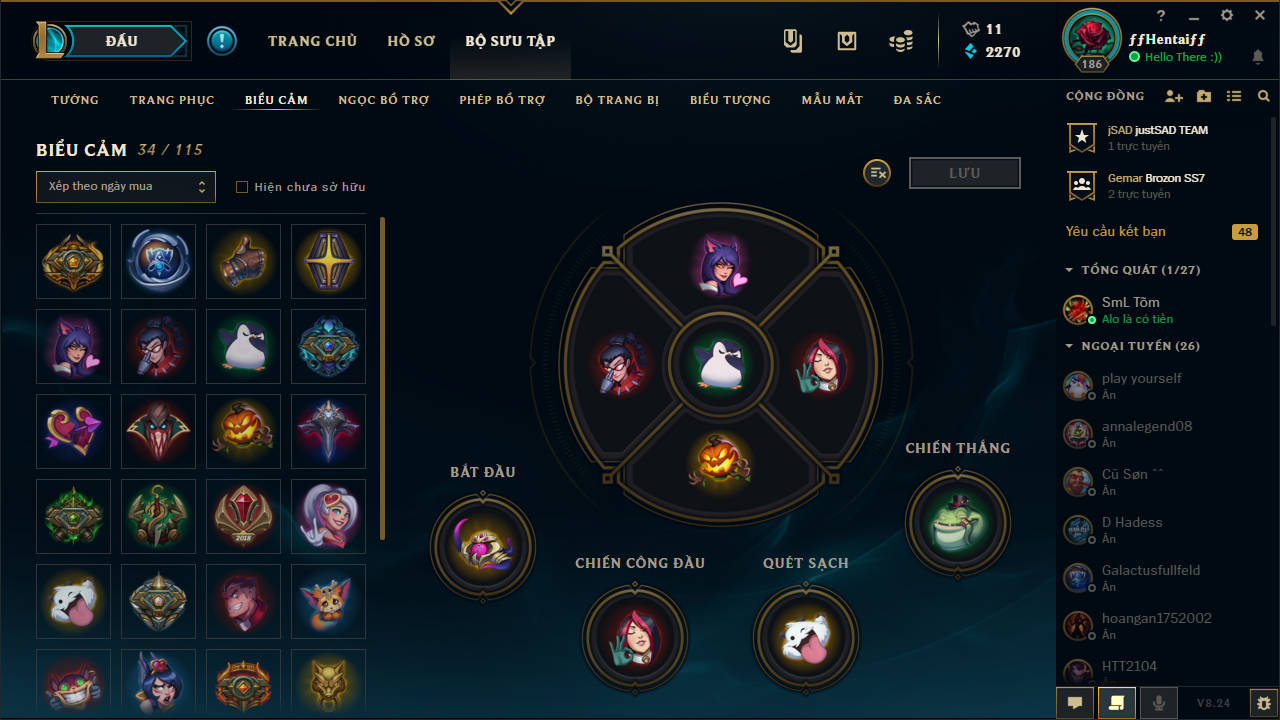Pick the QUÉT SẠCH ace emote slot
The width and height of the screenshot is (1280, 720).
click(806, 638)
